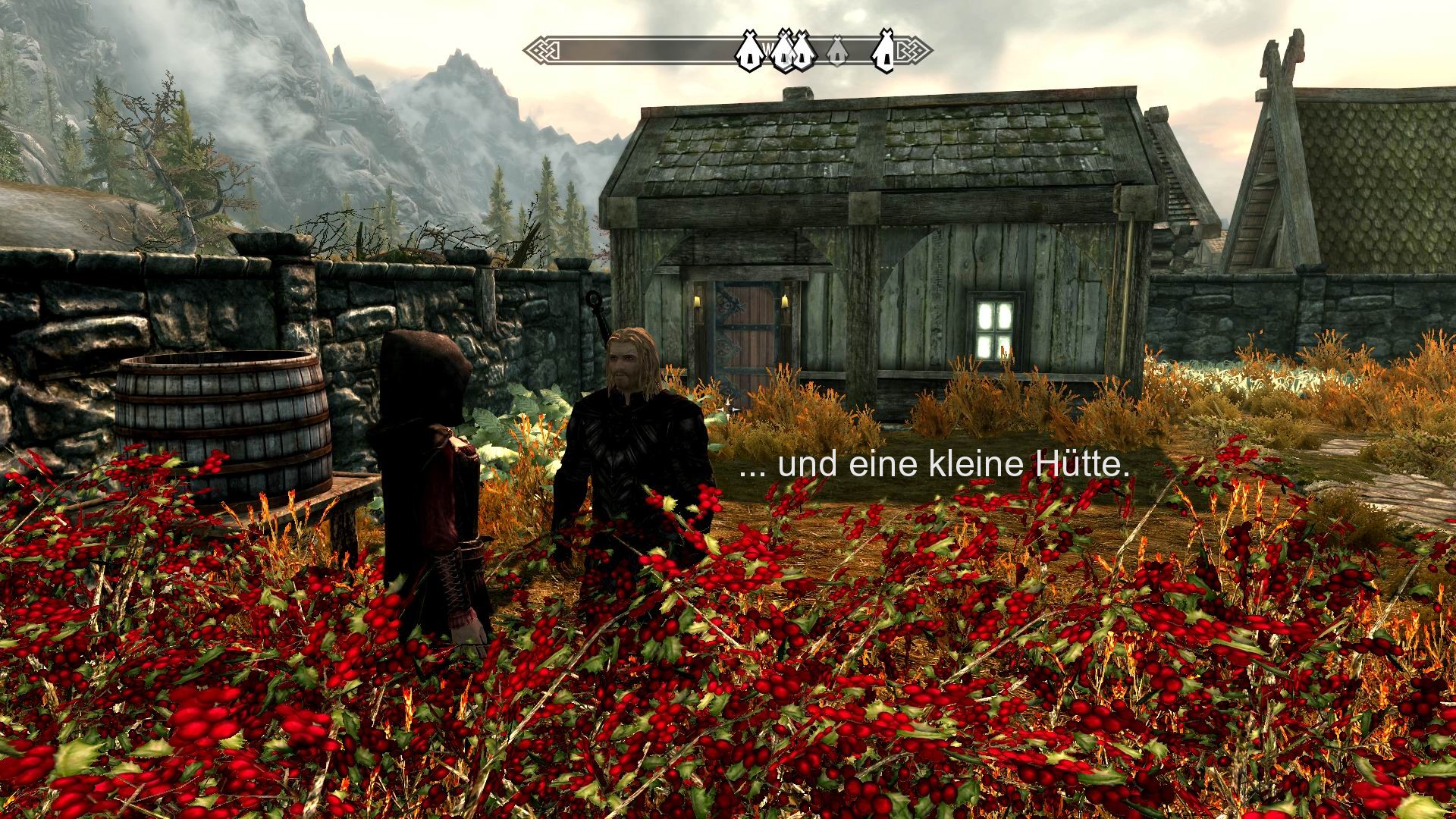
Task: Click the 'W' cardinal direction on the compass
Action: click(767, 47)
